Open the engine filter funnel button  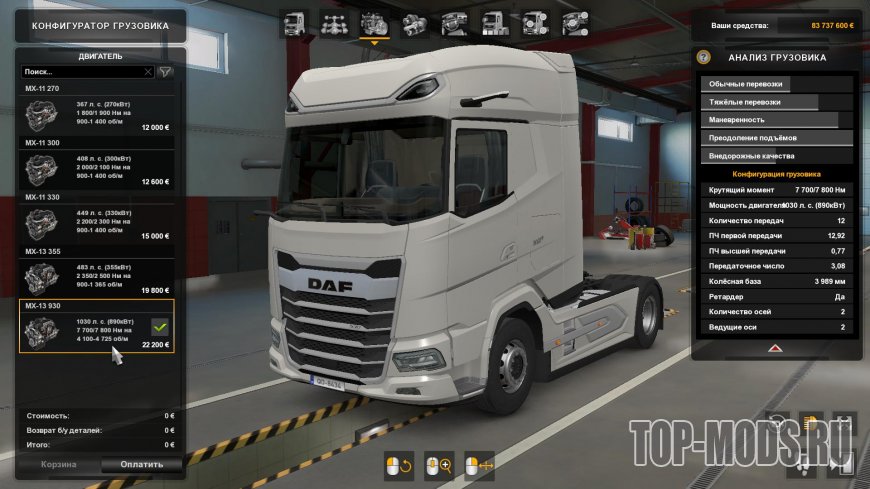point(165,72)
